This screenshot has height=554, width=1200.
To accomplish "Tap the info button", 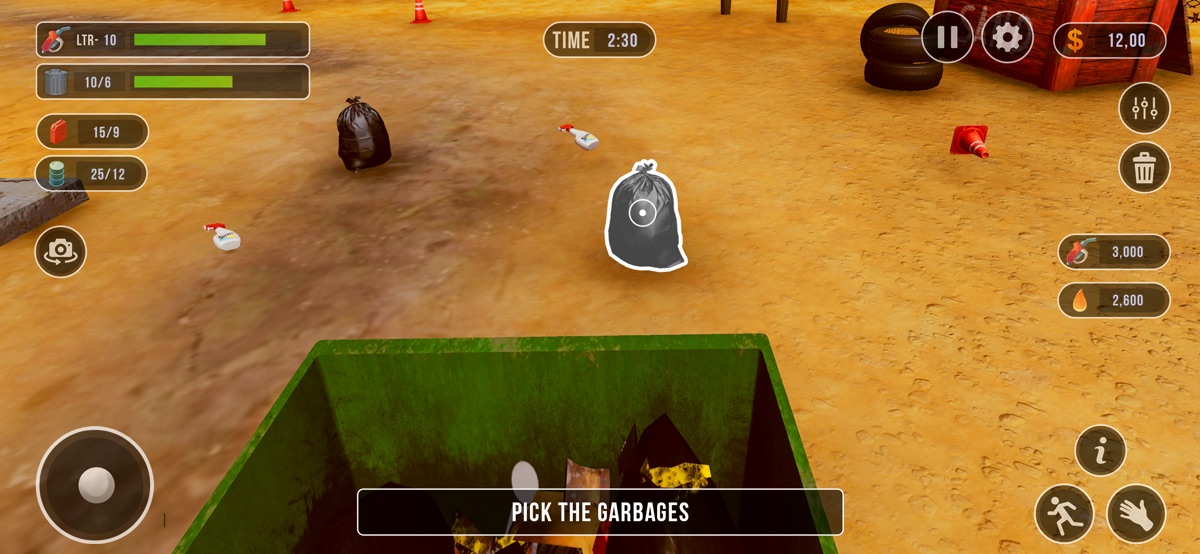I will point(1101,451).
